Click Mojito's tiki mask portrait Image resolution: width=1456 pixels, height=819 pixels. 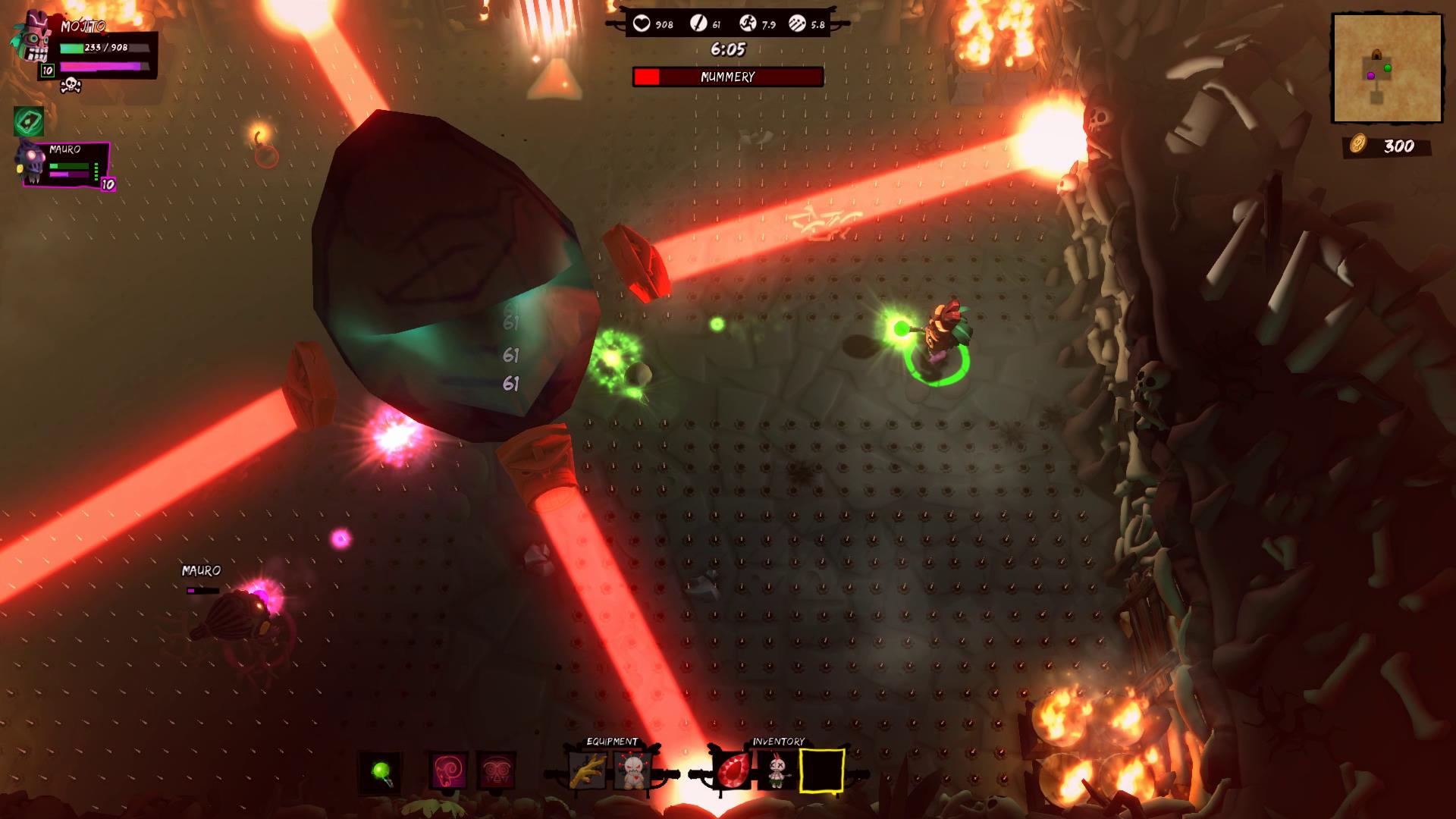click(32, 38)
